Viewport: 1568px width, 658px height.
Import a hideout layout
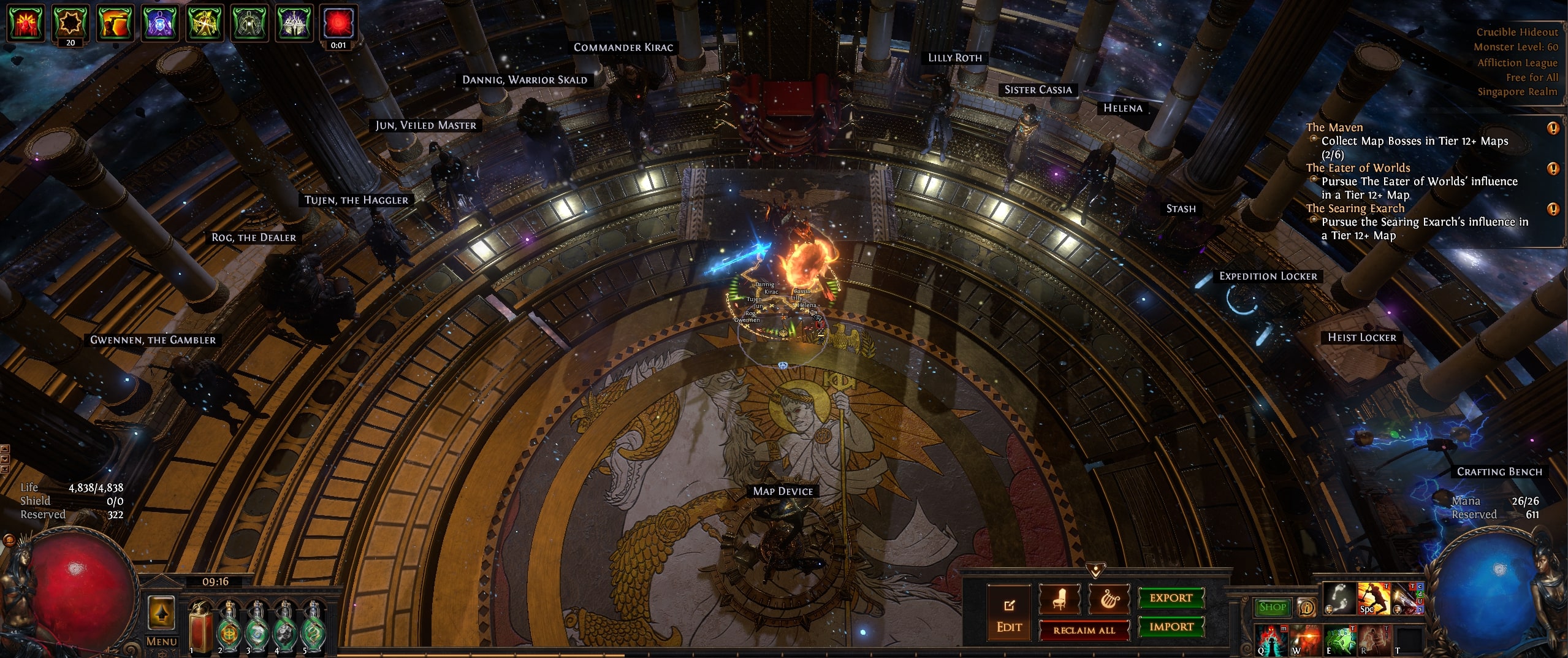[x=1171, y=627]
